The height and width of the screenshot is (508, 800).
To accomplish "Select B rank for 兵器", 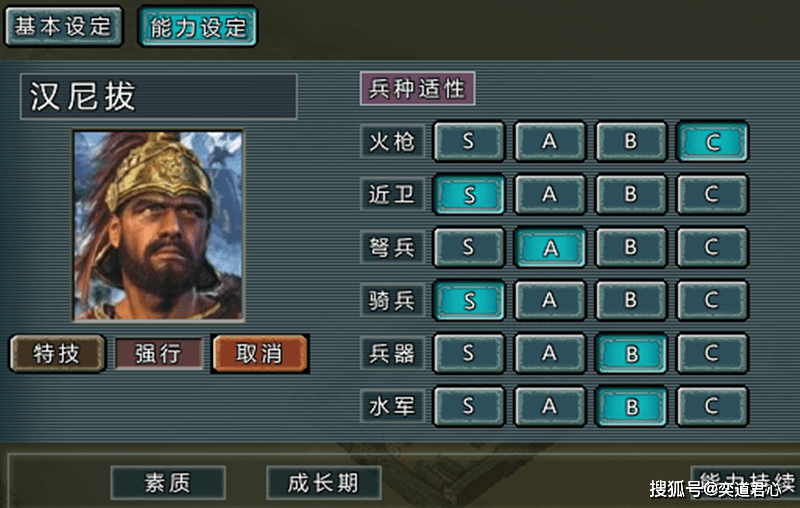I will point(631,353).
